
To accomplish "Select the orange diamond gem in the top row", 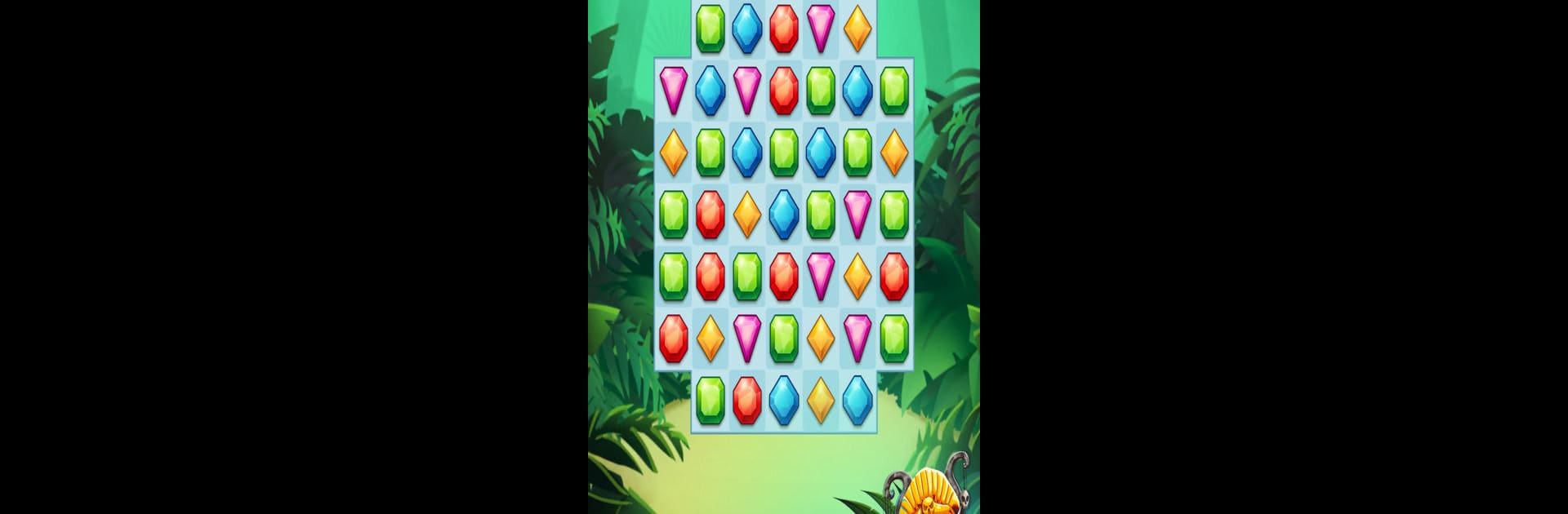I will [x=857, y=29].
